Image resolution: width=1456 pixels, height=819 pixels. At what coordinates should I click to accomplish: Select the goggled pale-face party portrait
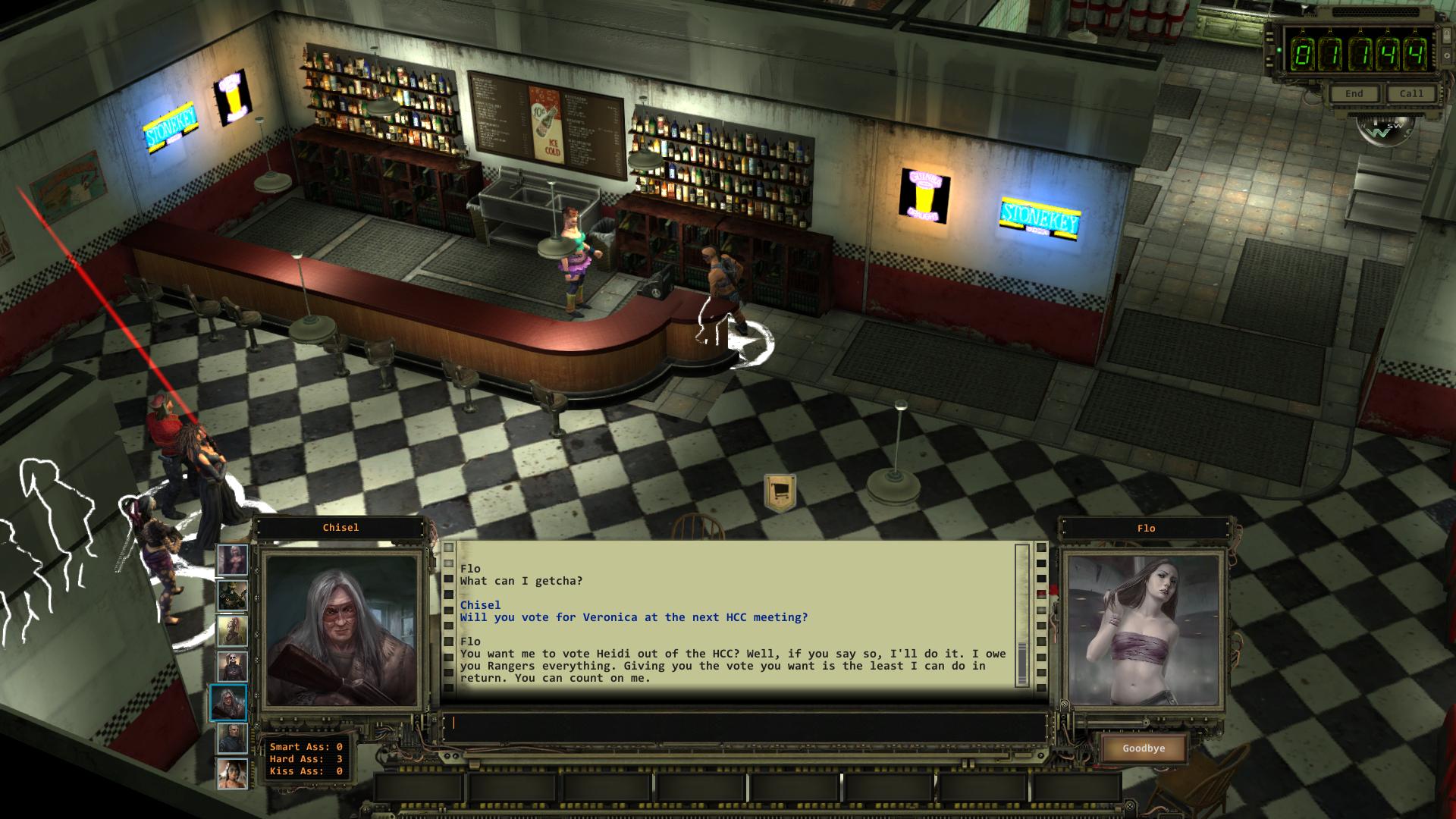(232, 667)
